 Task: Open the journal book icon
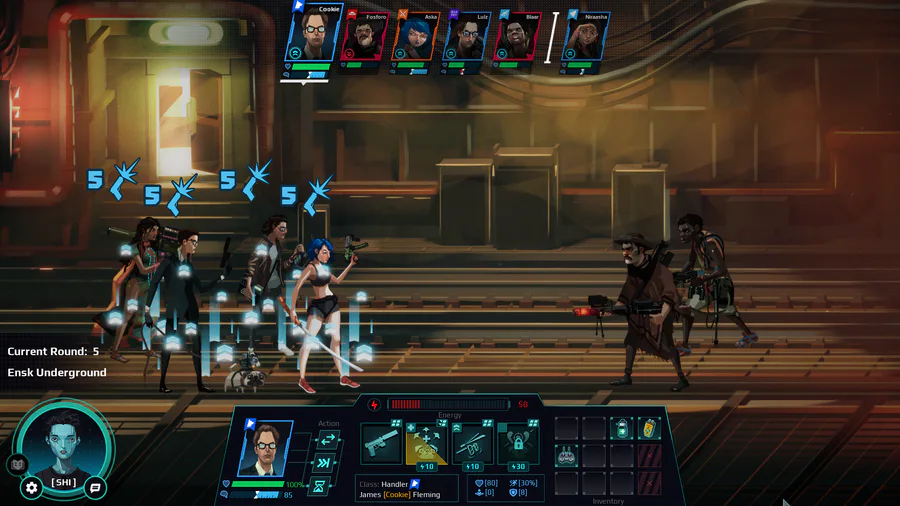16,465
